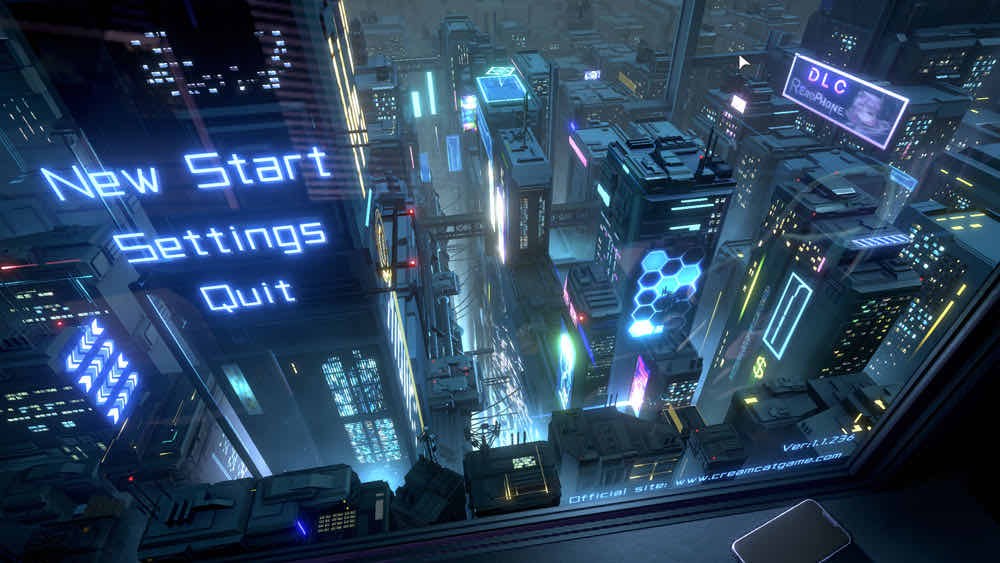Choose New Start from the main menu

[x=186, y=173]
